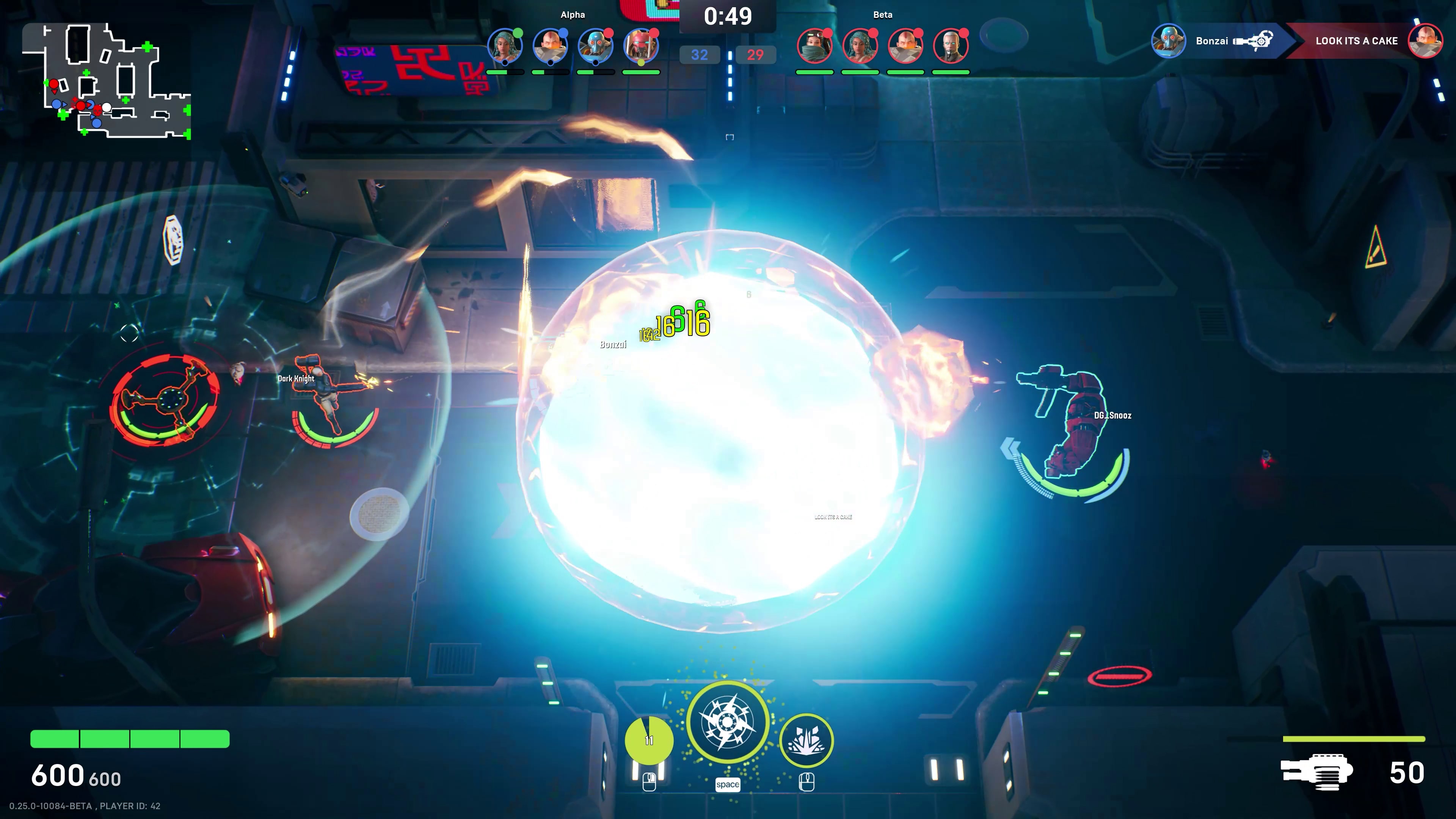Open the match timer showing 0:49
This screenshot has width=1456, height=819.
click(x=728, y=15)
